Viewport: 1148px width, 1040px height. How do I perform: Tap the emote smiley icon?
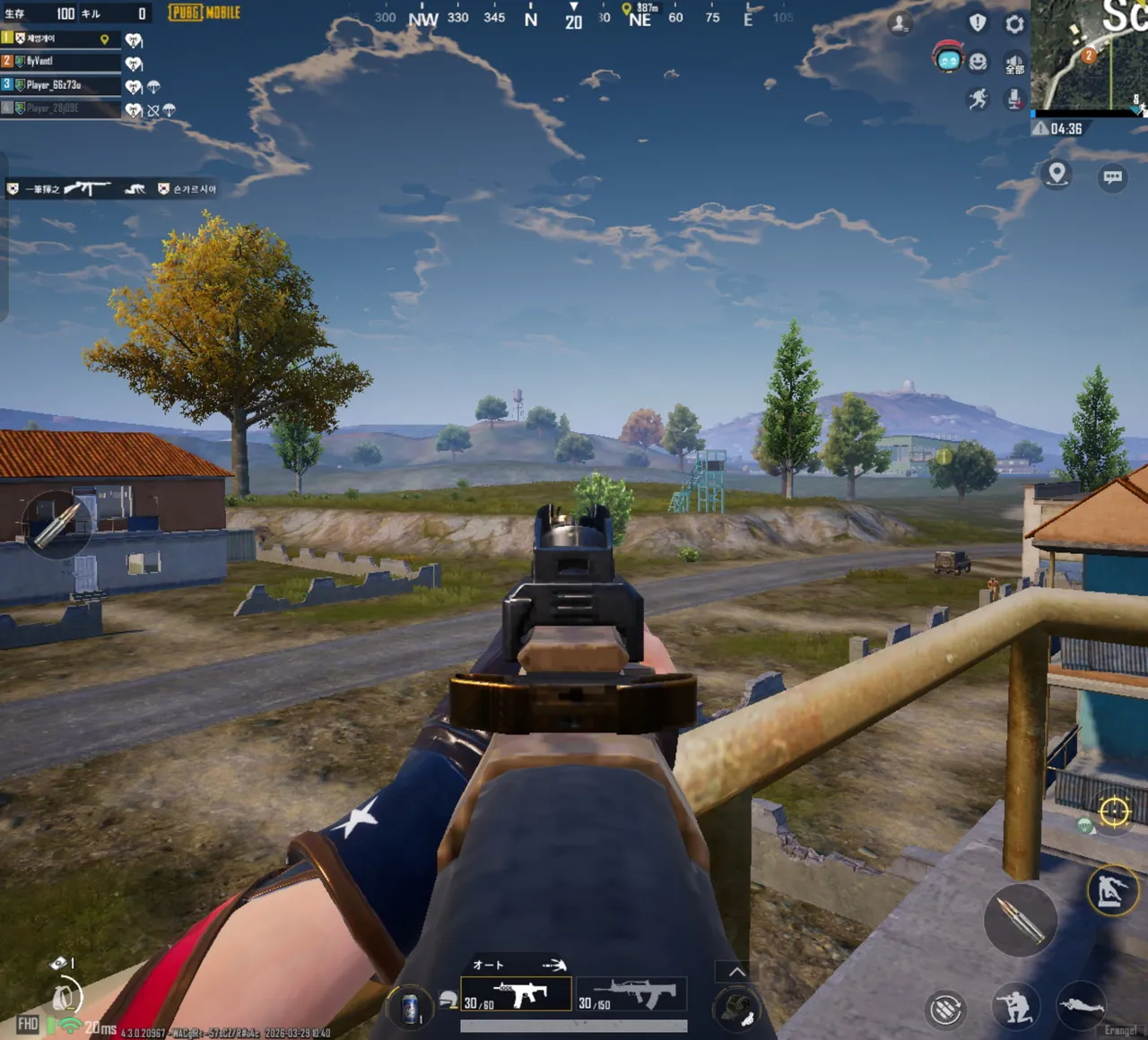click(x=978, y=62)
